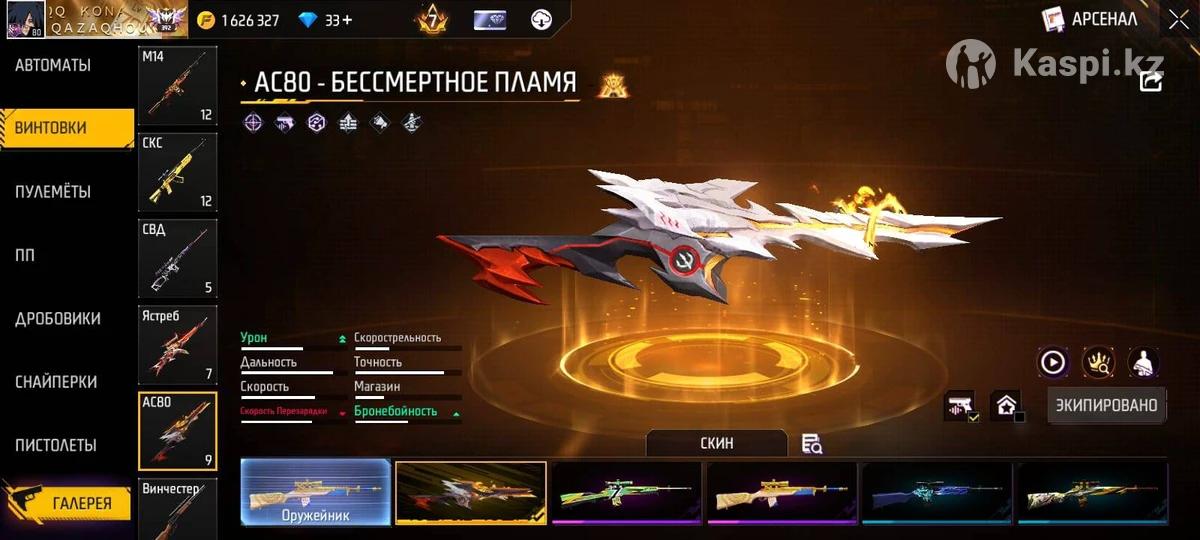Choose the Пистолеты category
This screenshot has width=1200, height=540.
[x=56, y=445]
